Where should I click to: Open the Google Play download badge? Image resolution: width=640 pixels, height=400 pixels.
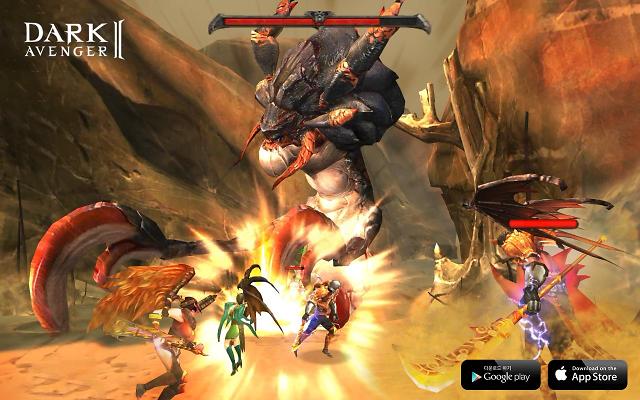tap(500, 374)
